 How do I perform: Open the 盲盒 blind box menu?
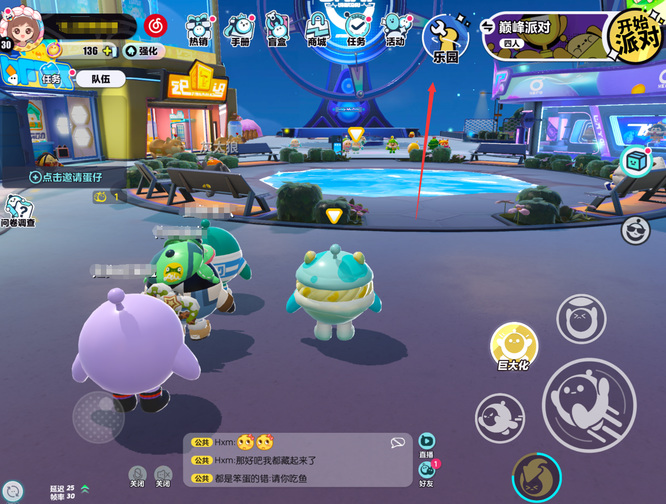tap(277, 29)
